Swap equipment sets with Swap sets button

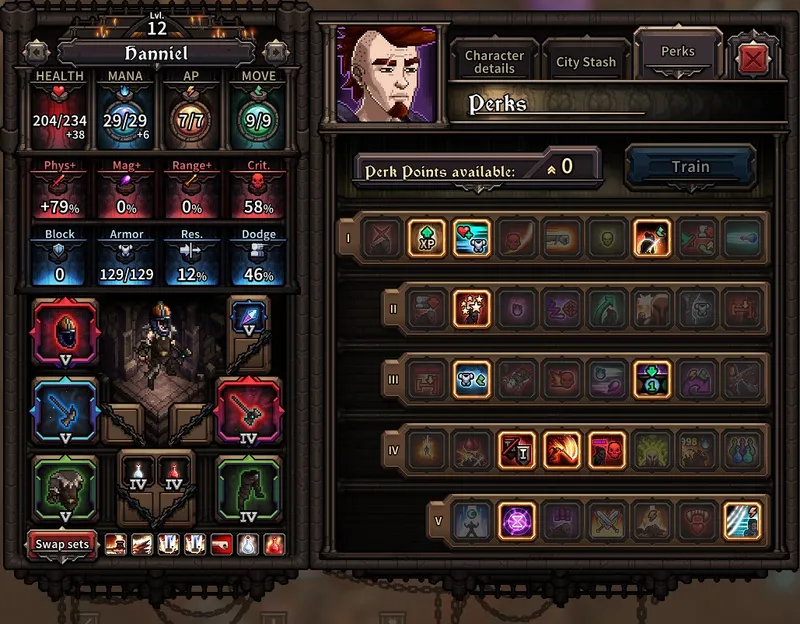coord(62,545)
